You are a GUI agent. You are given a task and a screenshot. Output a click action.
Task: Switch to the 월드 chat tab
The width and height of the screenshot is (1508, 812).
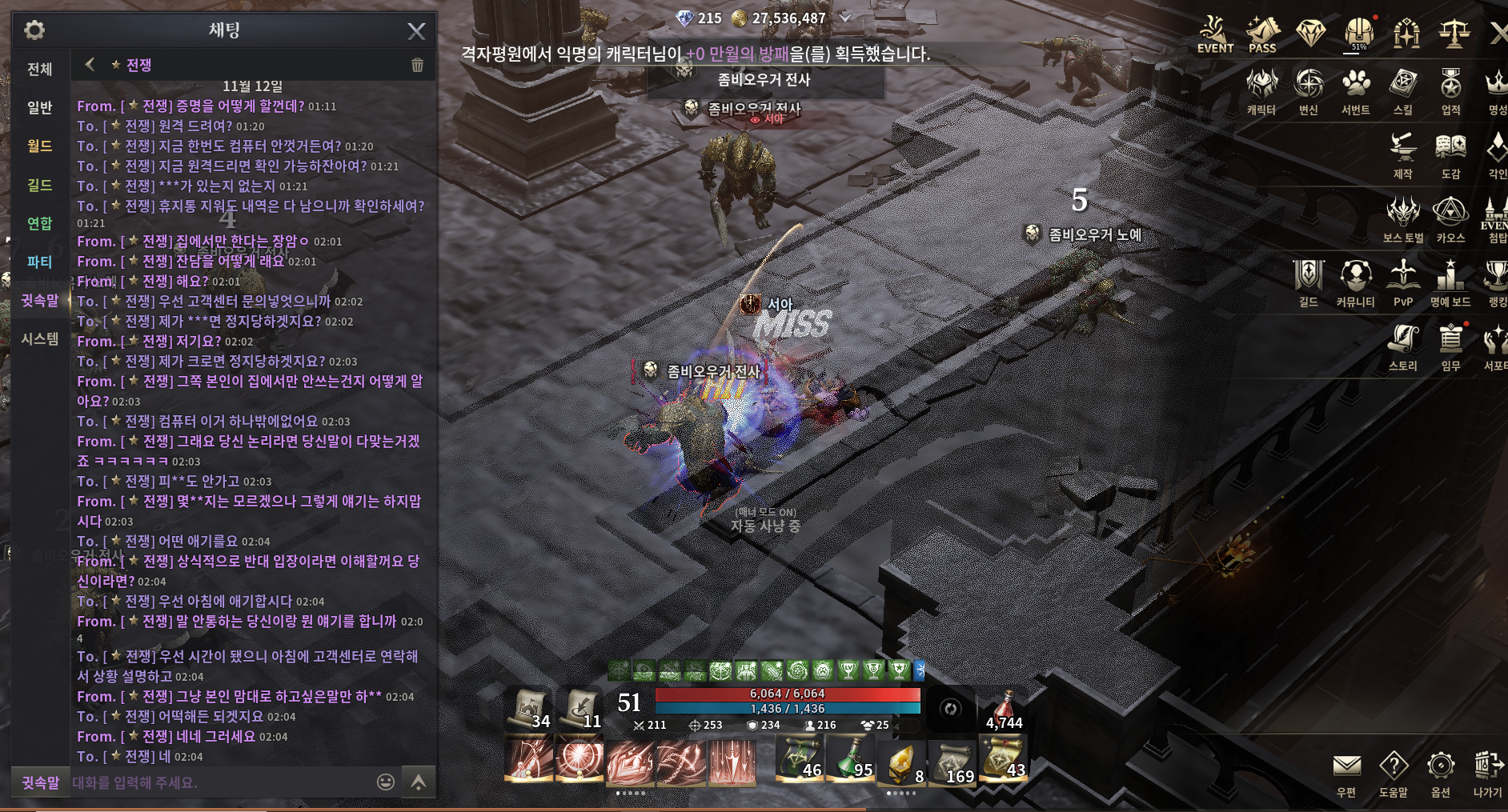coord(40,146)
